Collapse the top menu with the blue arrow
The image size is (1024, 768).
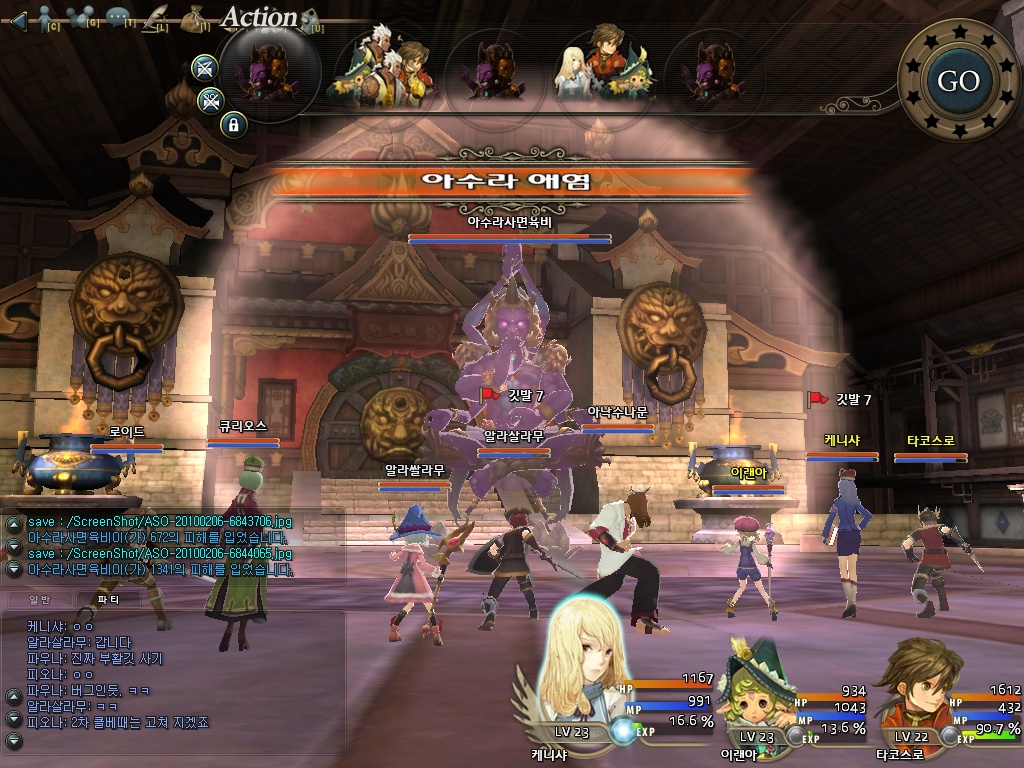click(x=17, y=19)
